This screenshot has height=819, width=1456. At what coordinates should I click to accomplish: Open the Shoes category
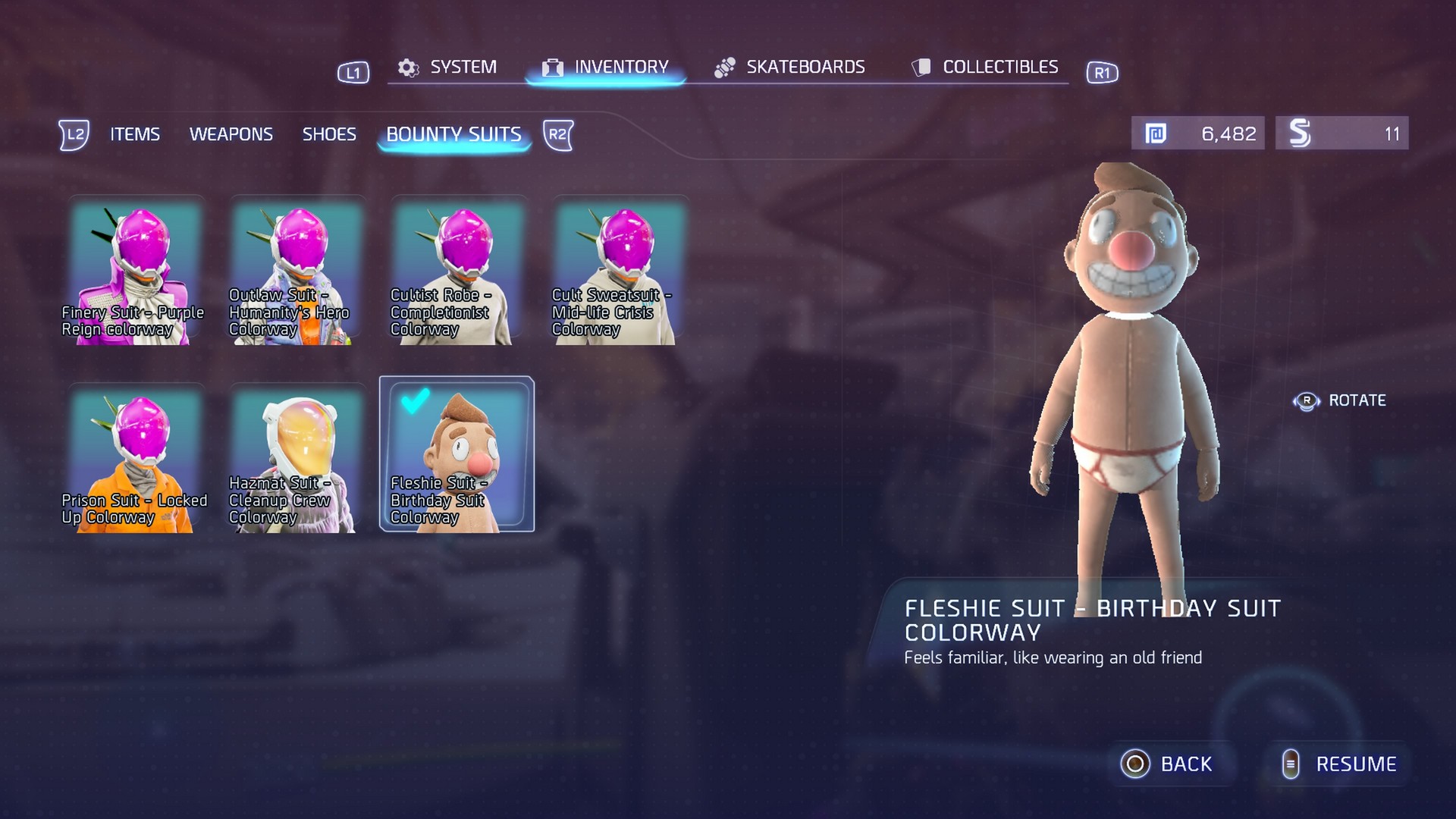point(330,134)
